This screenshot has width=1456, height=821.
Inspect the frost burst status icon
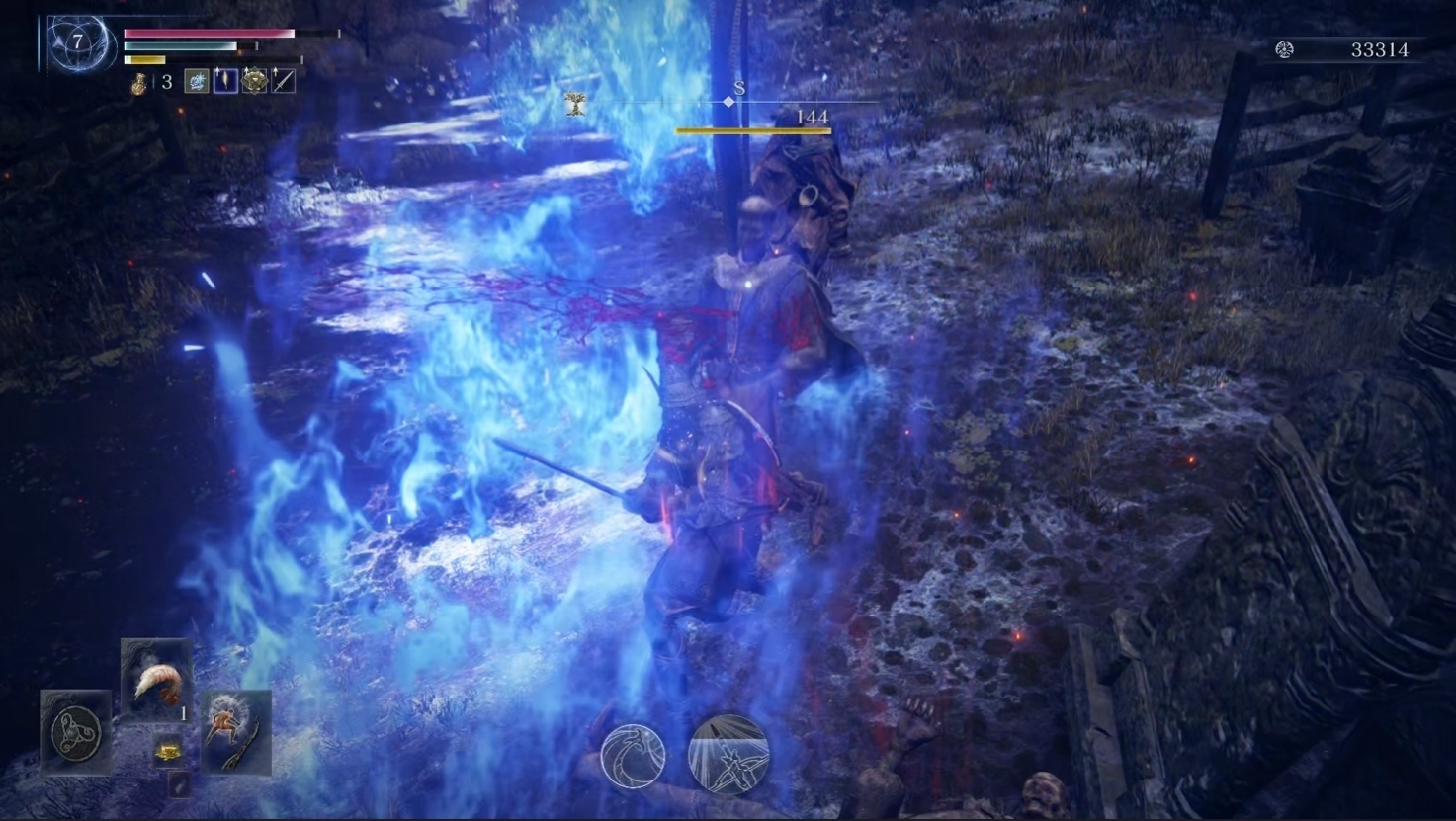tap(197, 82)
